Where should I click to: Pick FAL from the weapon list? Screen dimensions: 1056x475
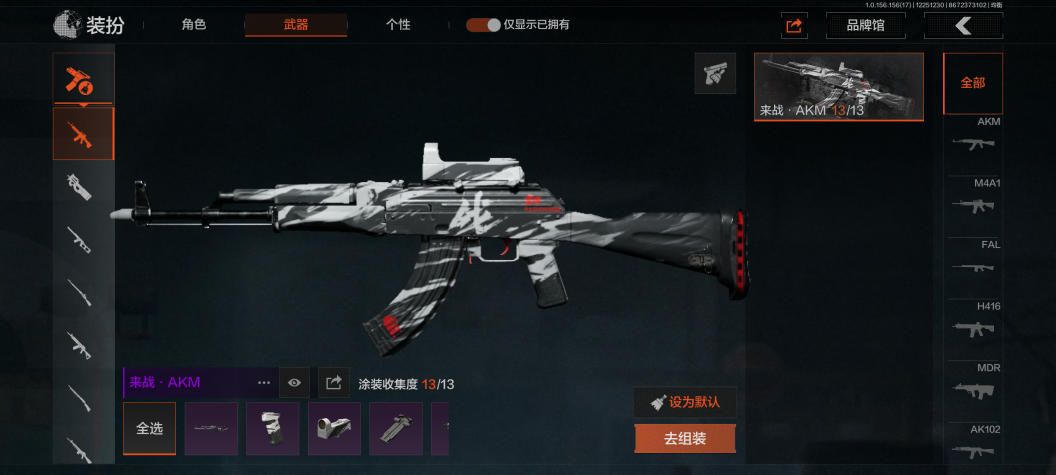[x=974, y=260]
